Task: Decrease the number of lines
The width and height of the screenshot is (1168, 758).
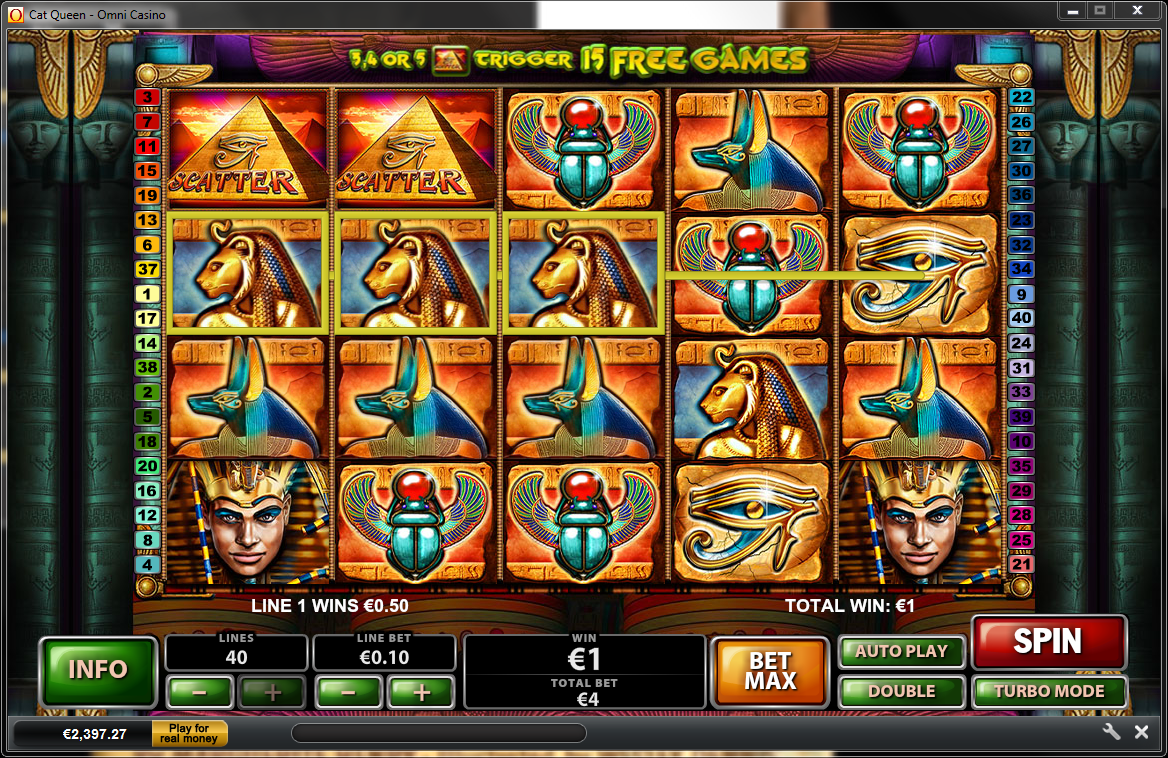Action: 199,691
